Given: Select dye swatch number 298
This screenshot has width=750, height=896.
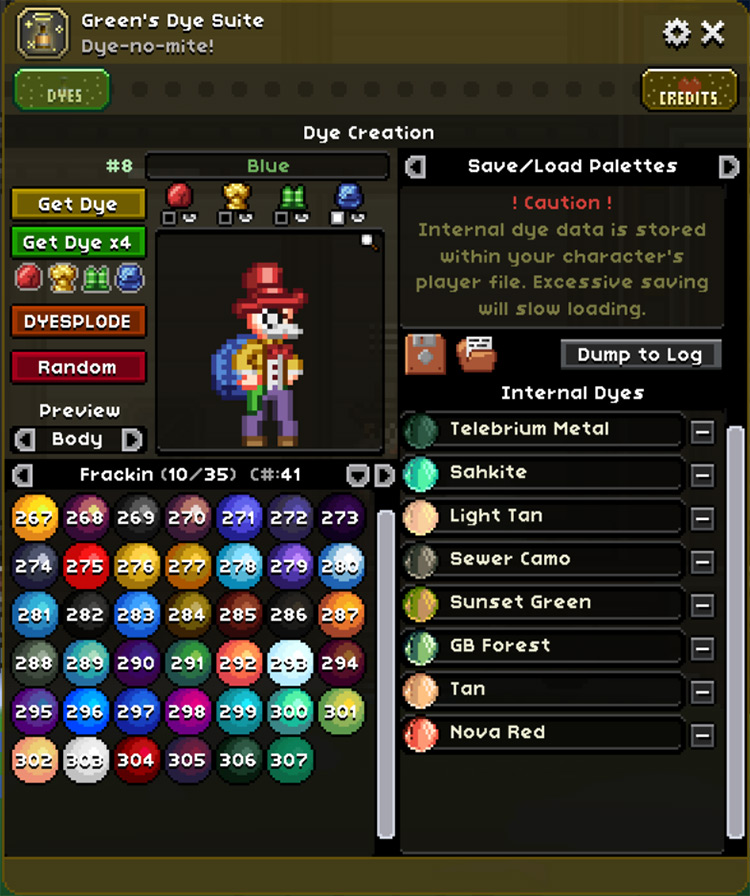Looking at the screenshot, I should point(187,711).
